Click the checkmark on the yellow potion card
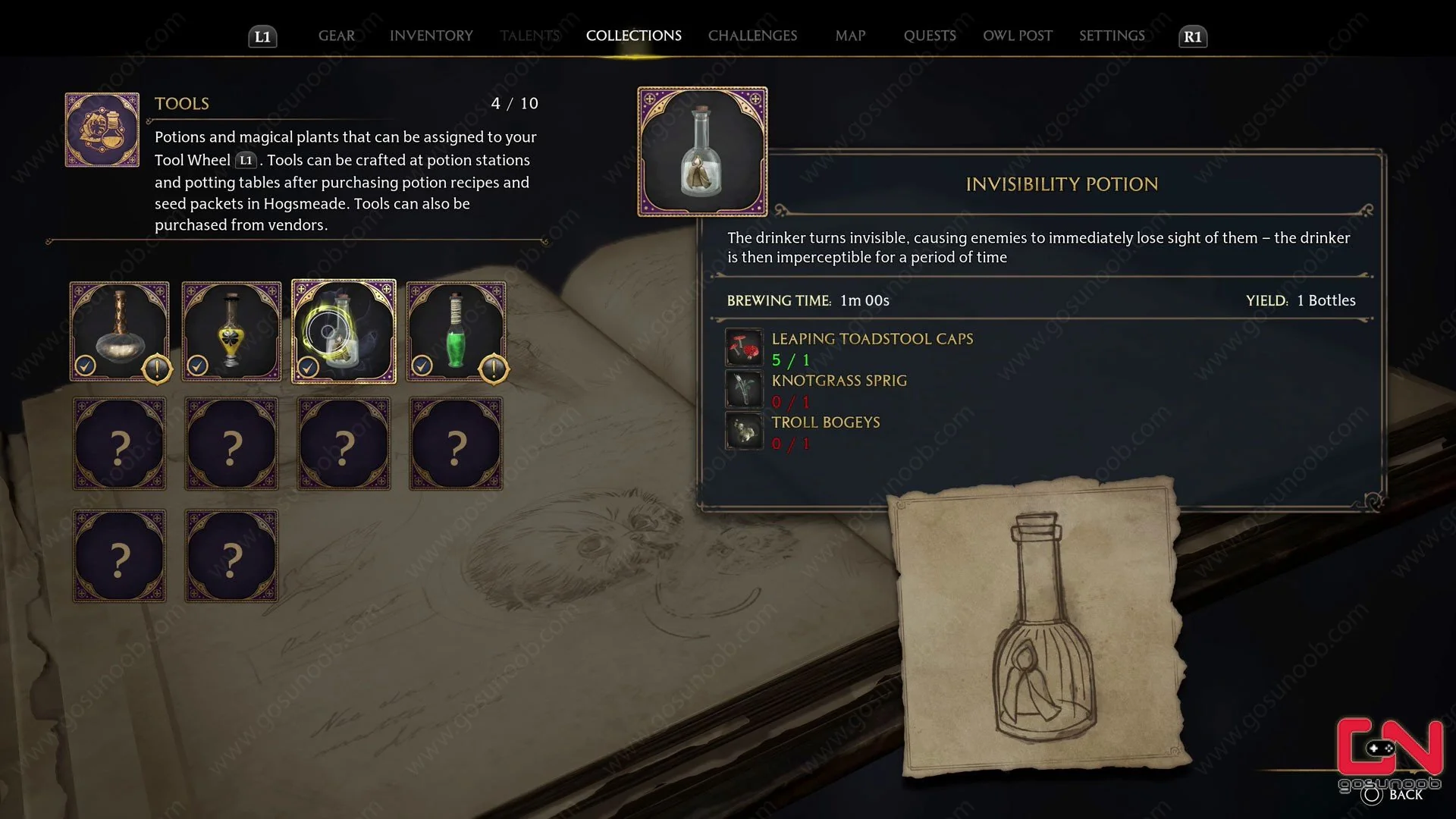The image size is (1456, 819). [197, 365]
